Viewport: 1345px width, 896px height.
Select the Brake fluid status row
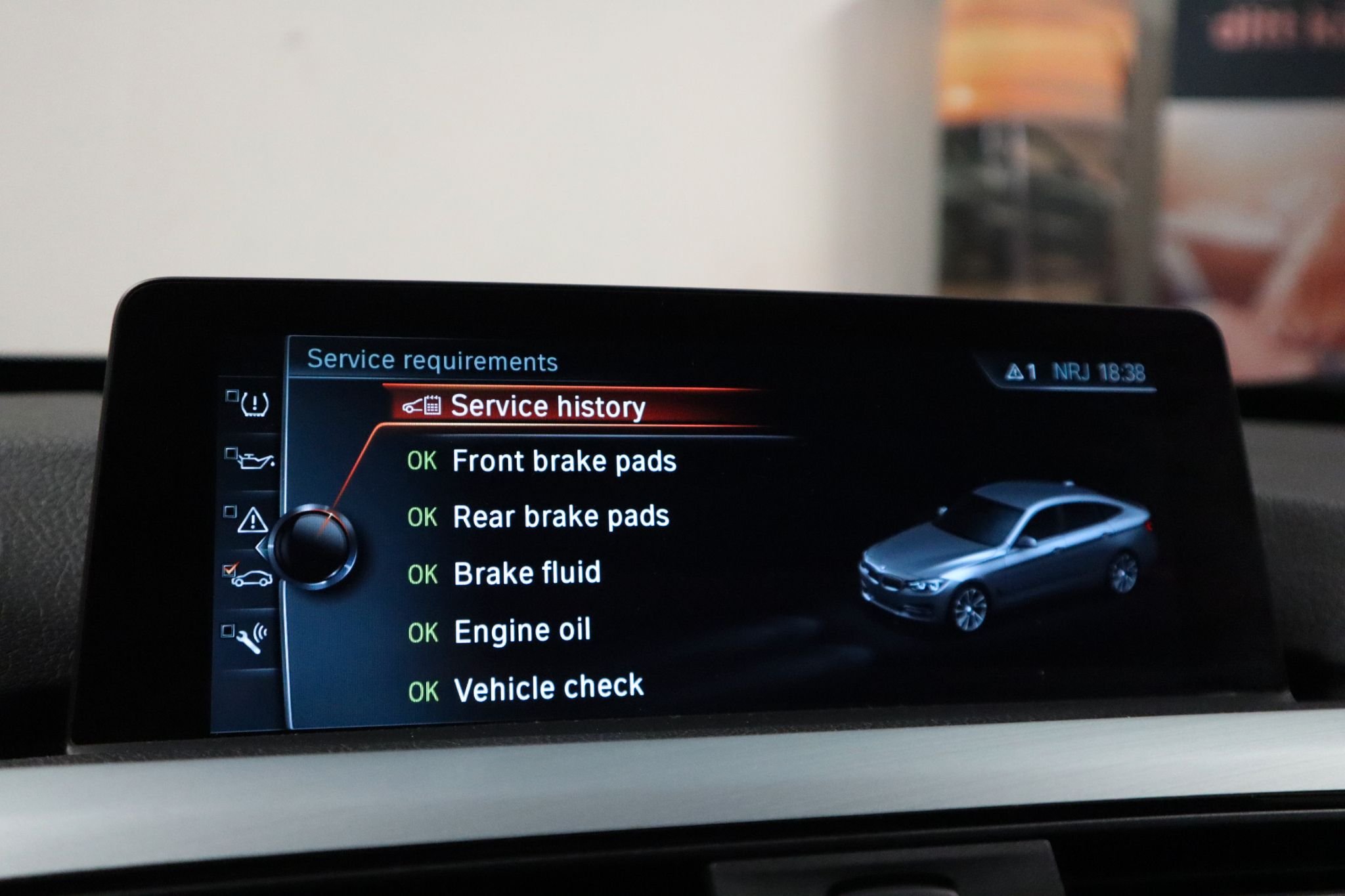pos(526,574)
